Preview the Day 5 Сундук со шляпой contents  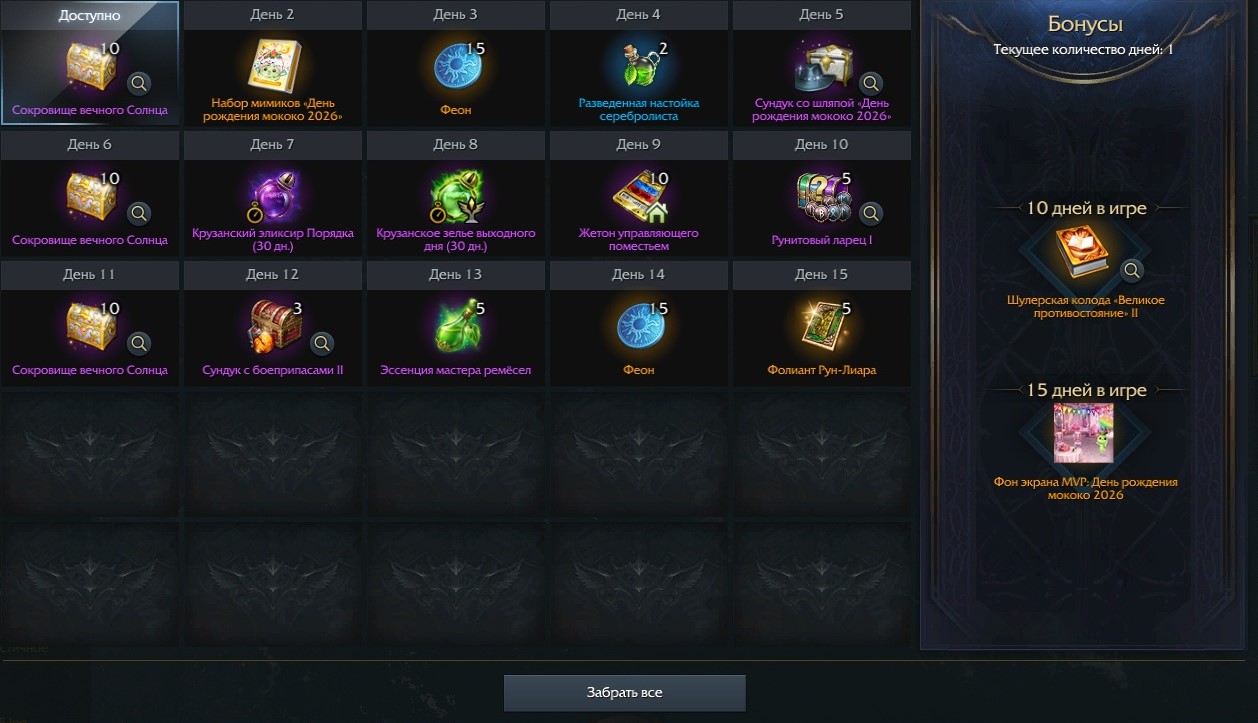871,83
